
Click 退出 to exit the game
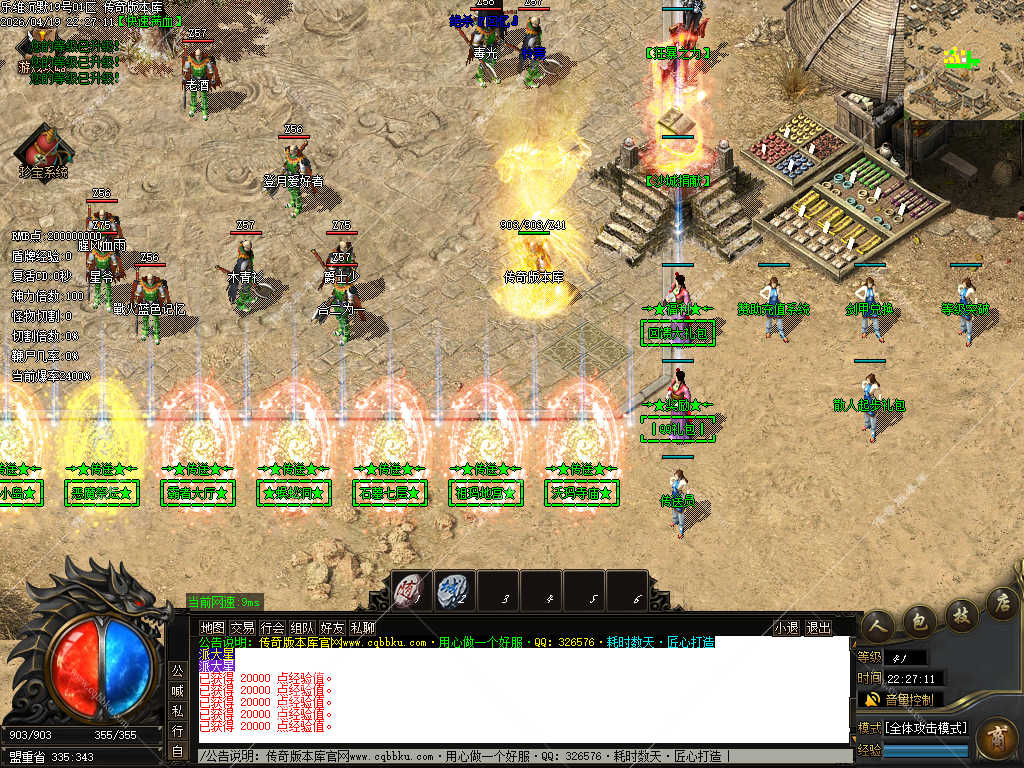818,628
